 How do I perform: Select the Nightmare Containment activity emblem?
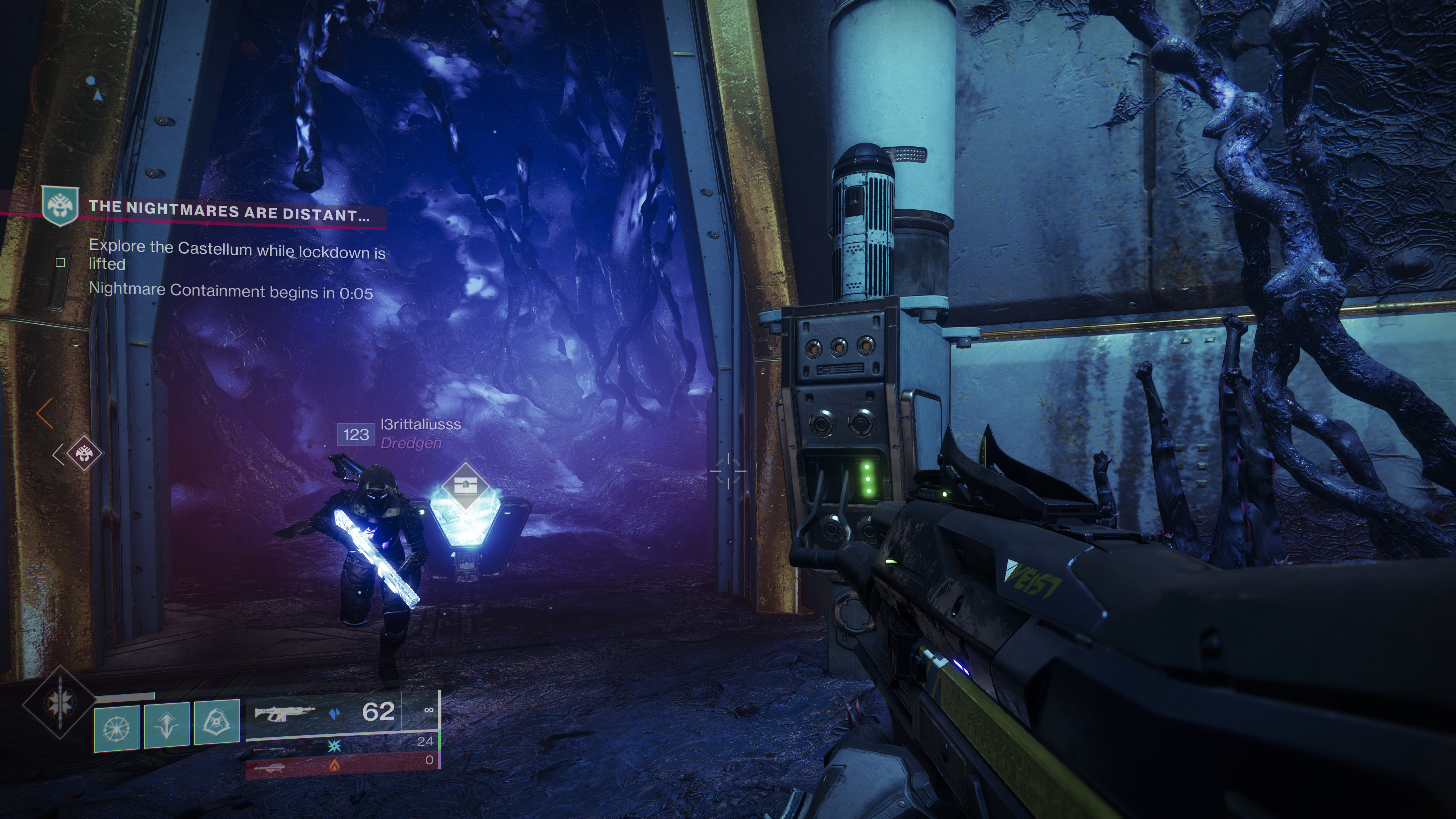(60, 206)
